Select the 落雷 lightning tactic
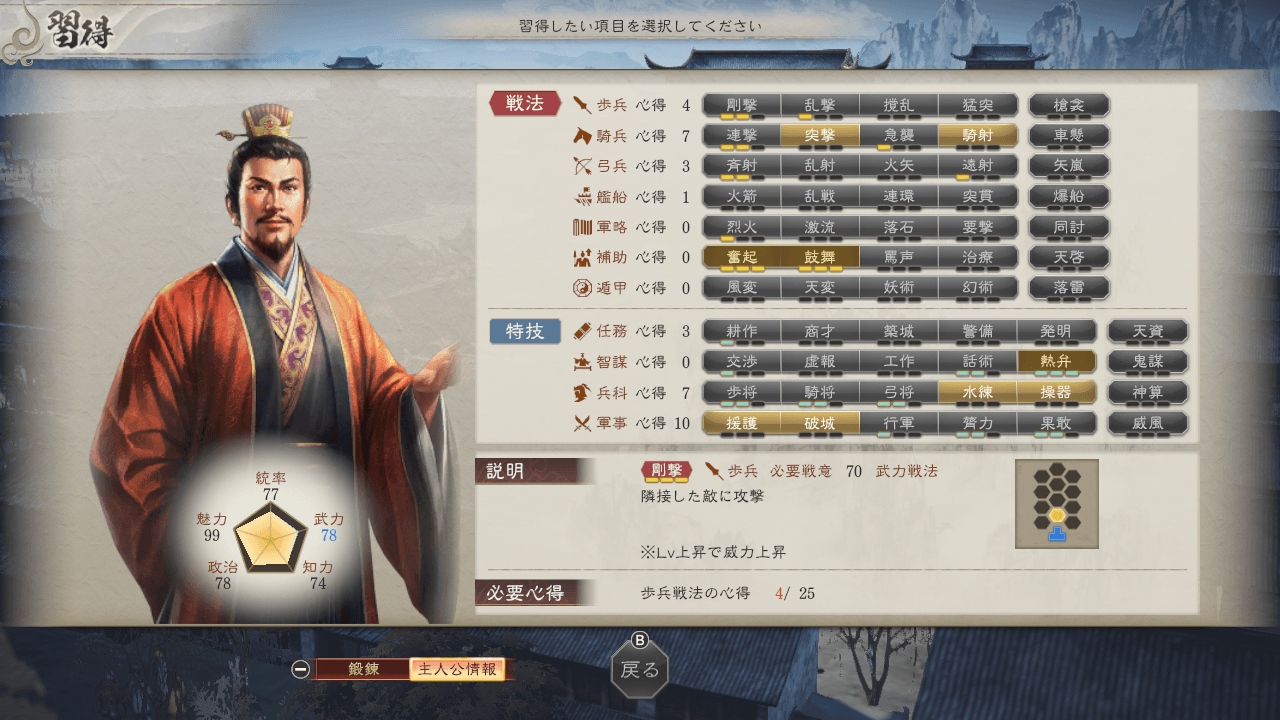This screenshot has width=1280, height=720. pos(1068,288)
